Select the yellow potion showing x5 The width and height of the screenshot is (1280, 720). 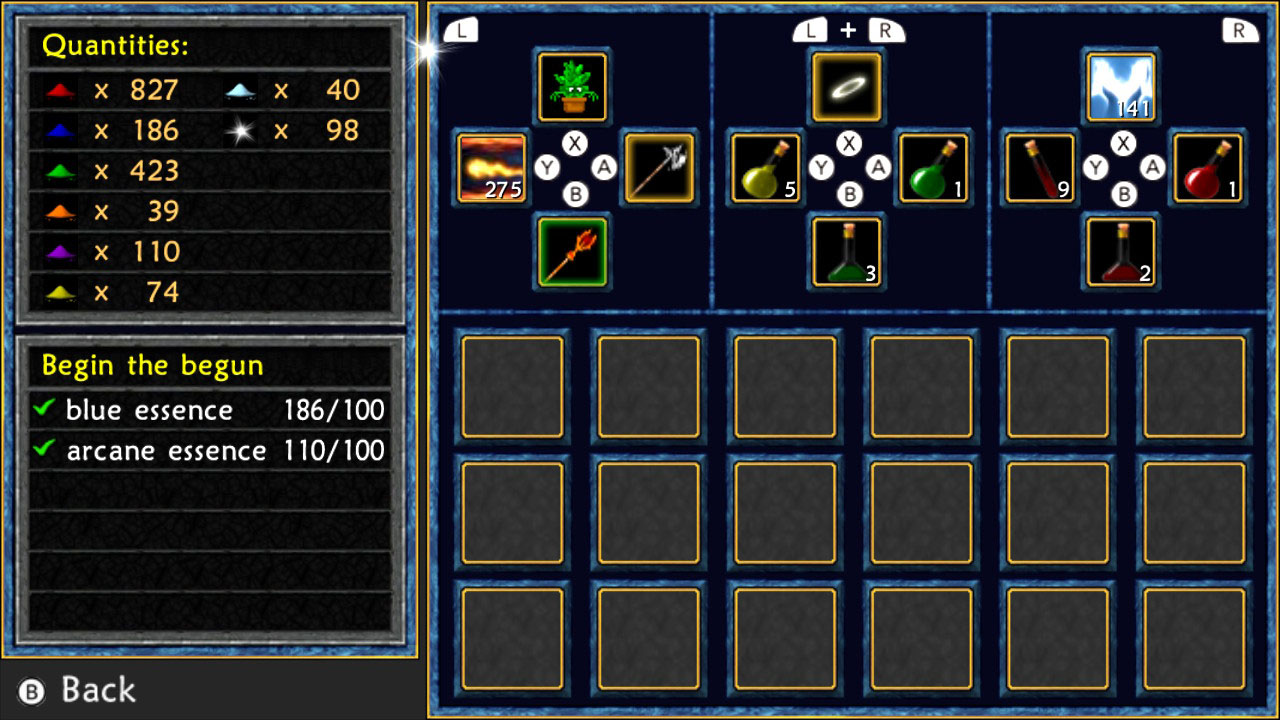point(766,169)
